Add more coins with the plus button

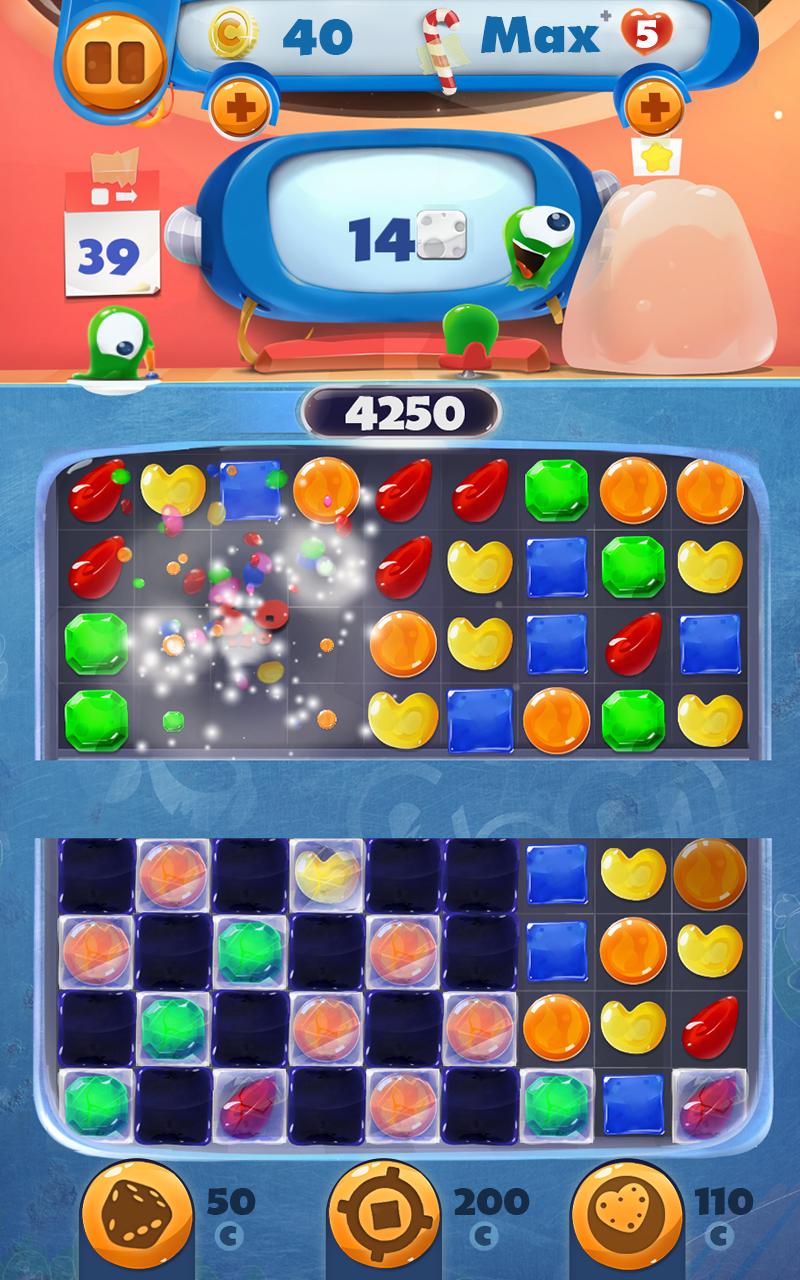(x=240, y=106)
